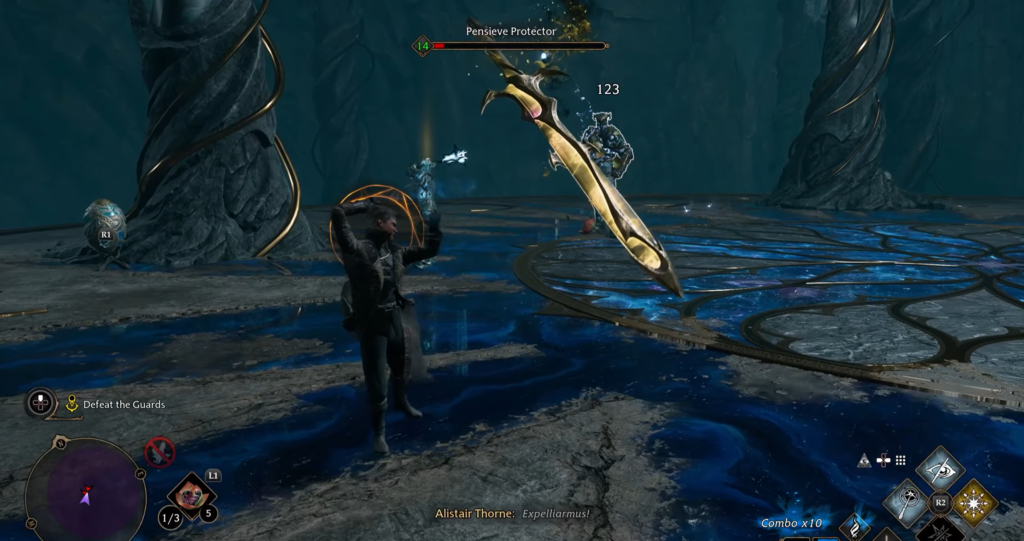The width and height of the screenshot is (1024, 541).
Task: Activate the yellow starburst spell
Action: (973, 502)
